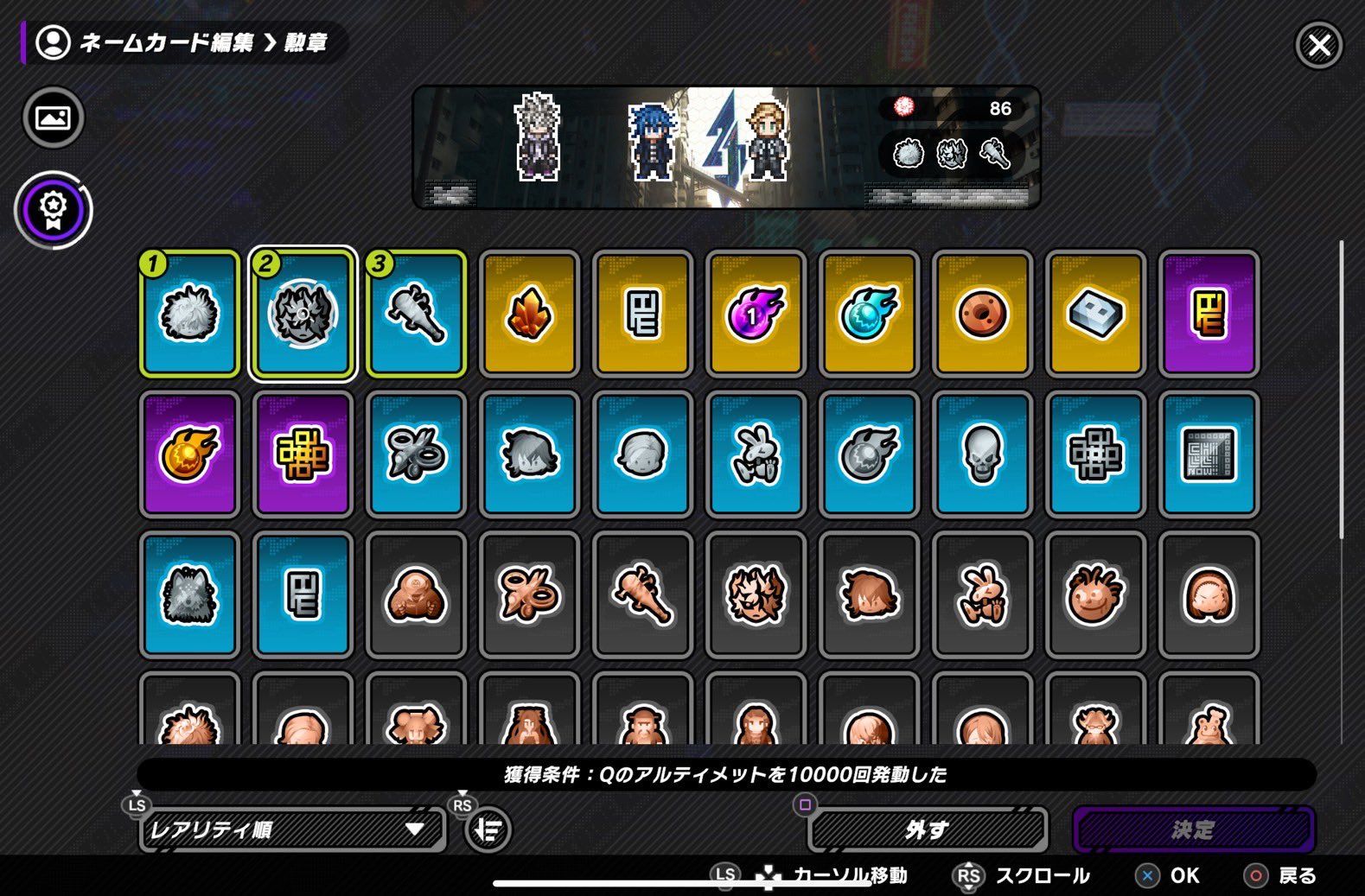
Task: Pick the scissors medal on blue
Action: coord(416,454)
